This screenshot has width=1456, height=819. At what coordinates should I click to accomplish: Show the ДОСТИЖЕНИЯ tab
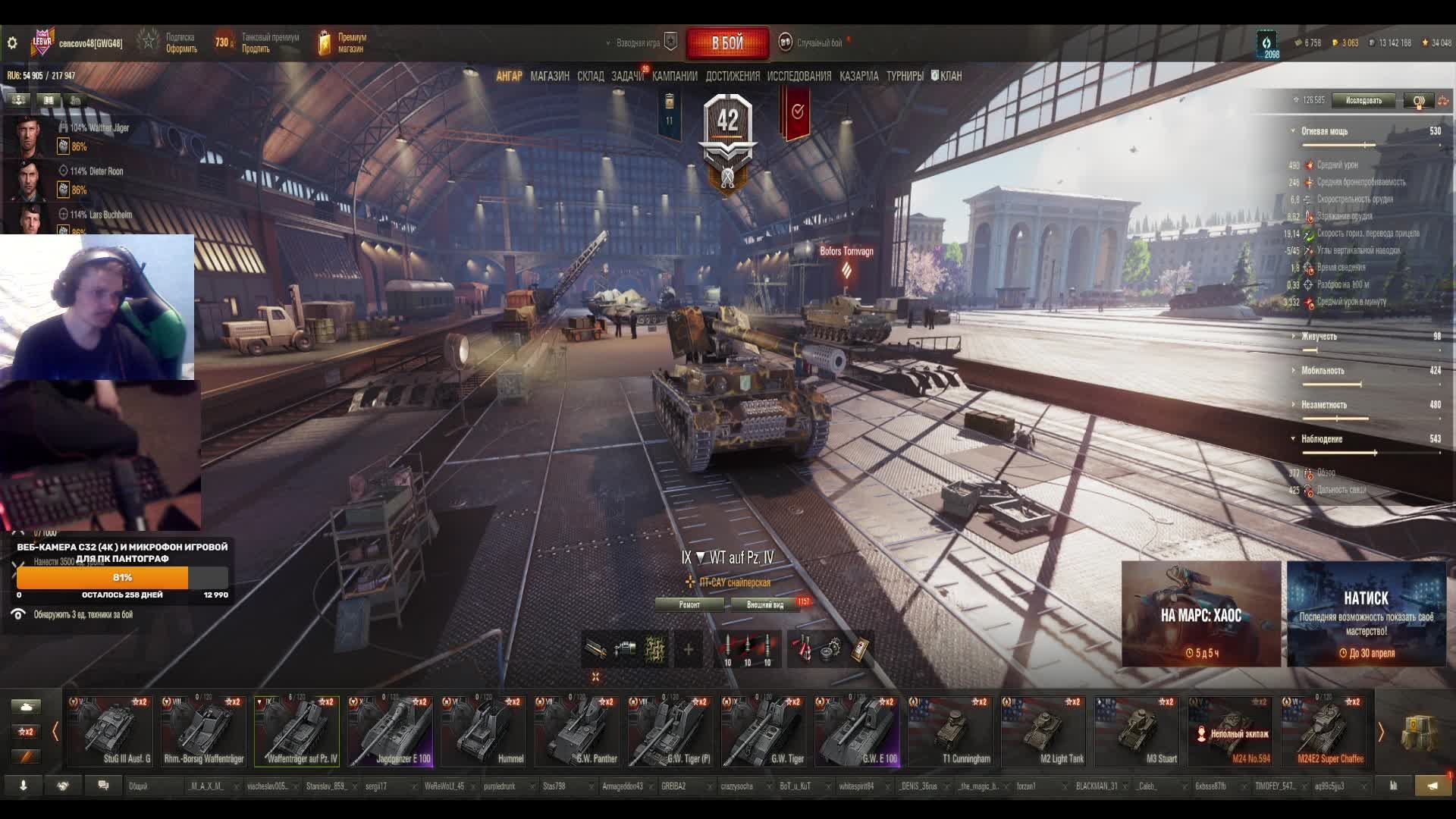click(x=732, y=76)
